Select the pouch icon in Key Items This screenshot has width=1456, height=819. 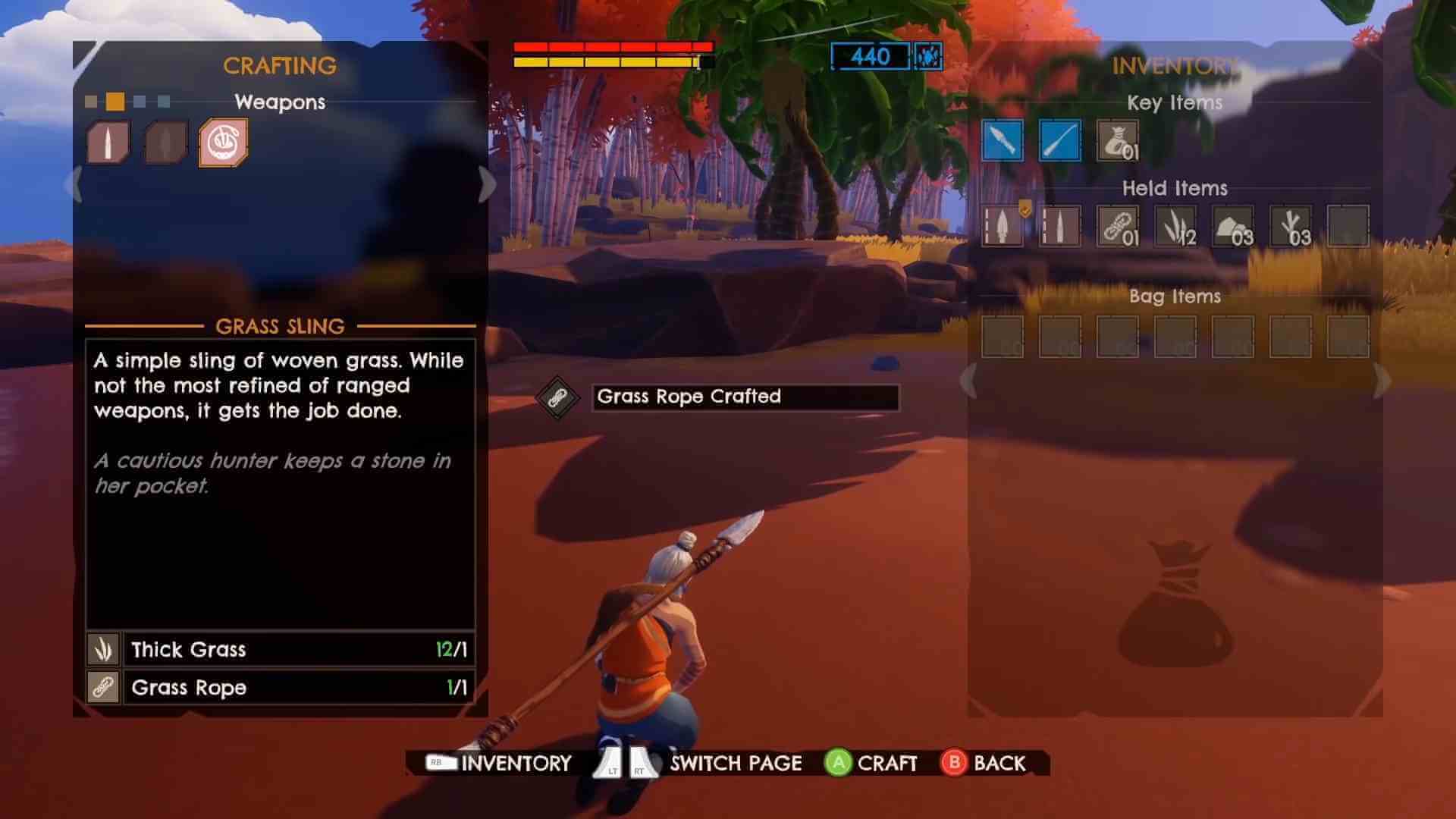coord(1118,141)
